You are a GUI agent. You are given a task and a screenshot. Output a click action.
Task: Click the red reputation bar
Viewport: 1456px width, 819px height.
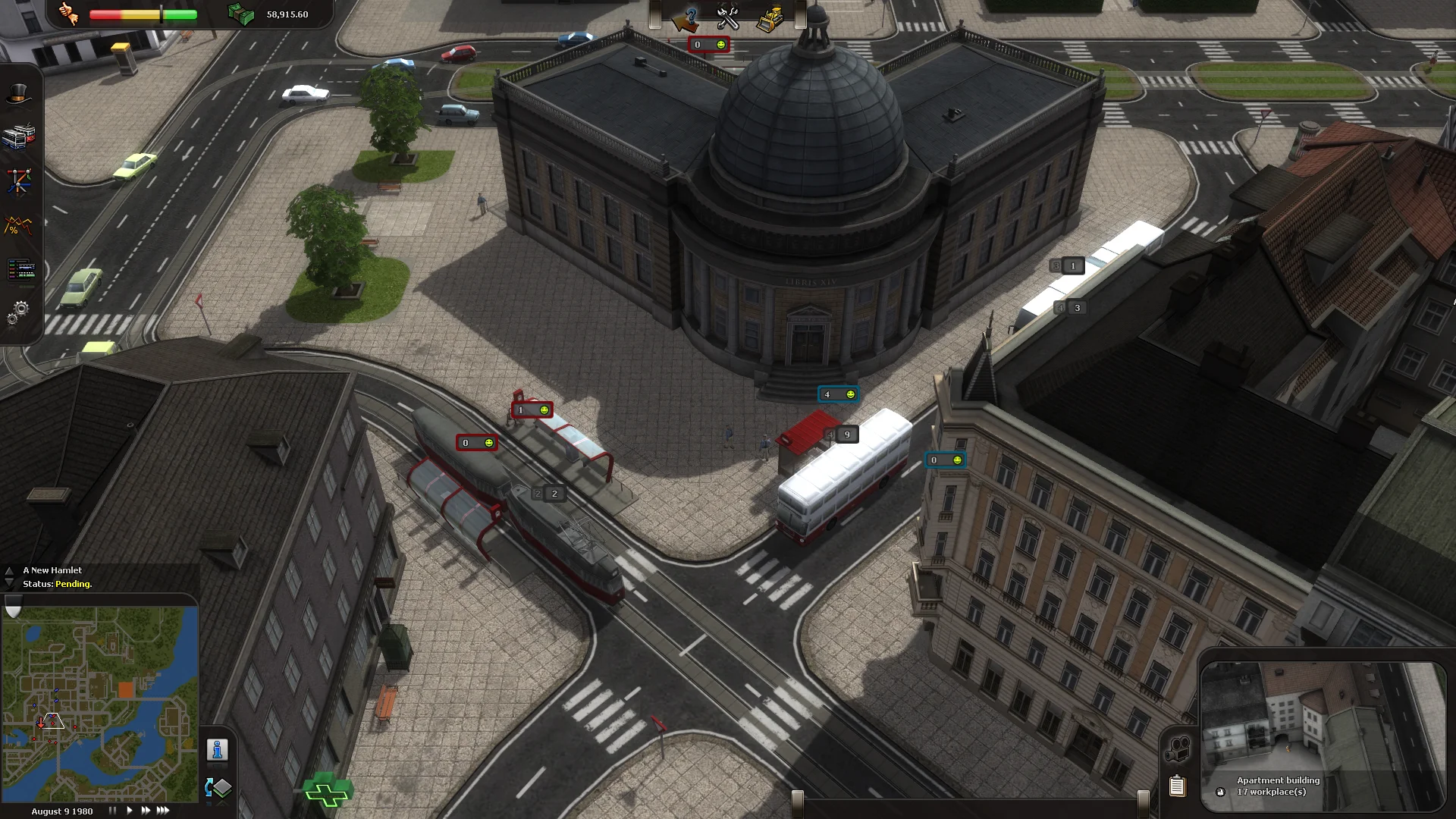click(x=106, y=13)
